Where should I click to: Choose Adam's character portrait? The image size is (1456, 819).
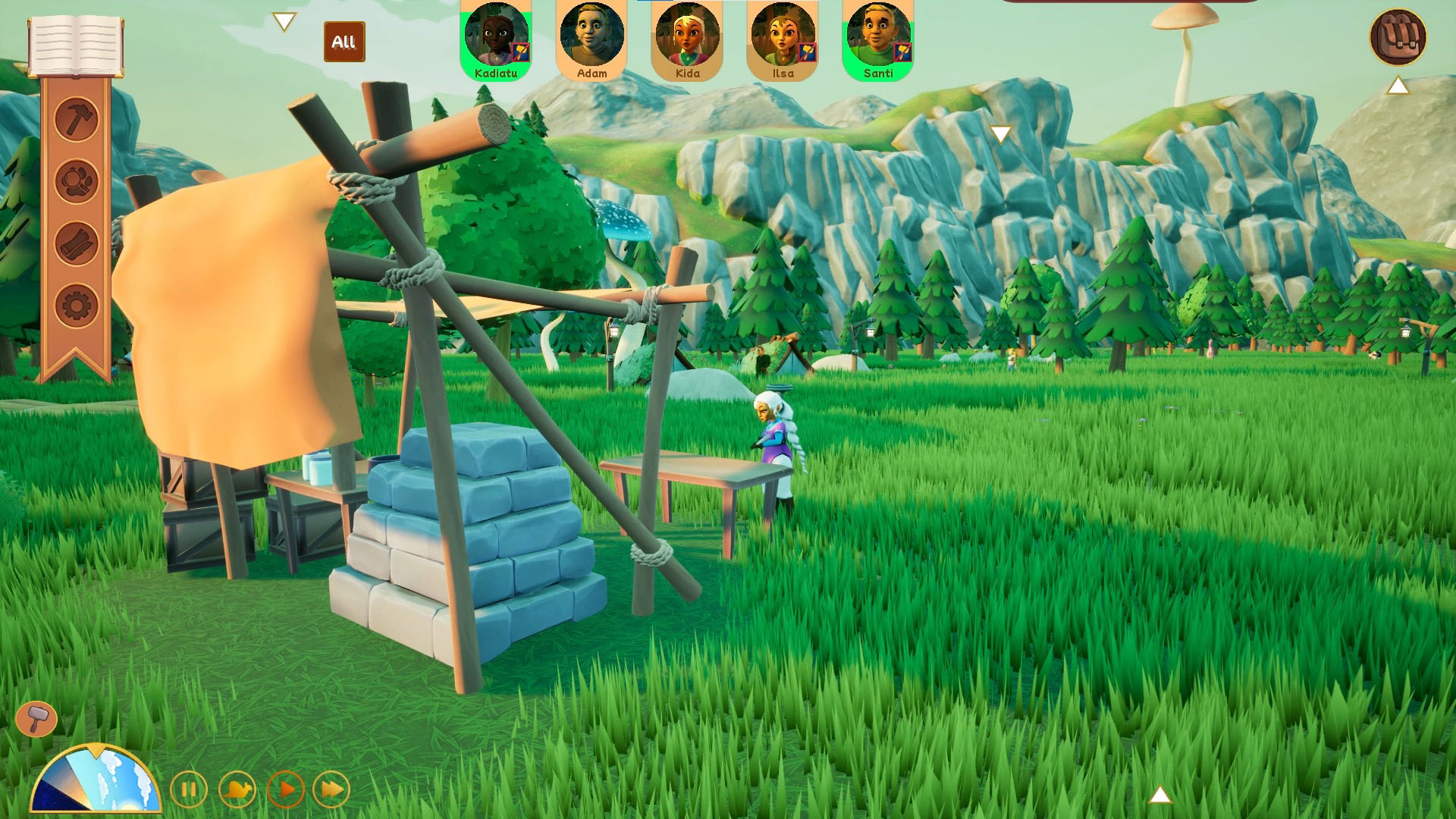click(591, 39)
